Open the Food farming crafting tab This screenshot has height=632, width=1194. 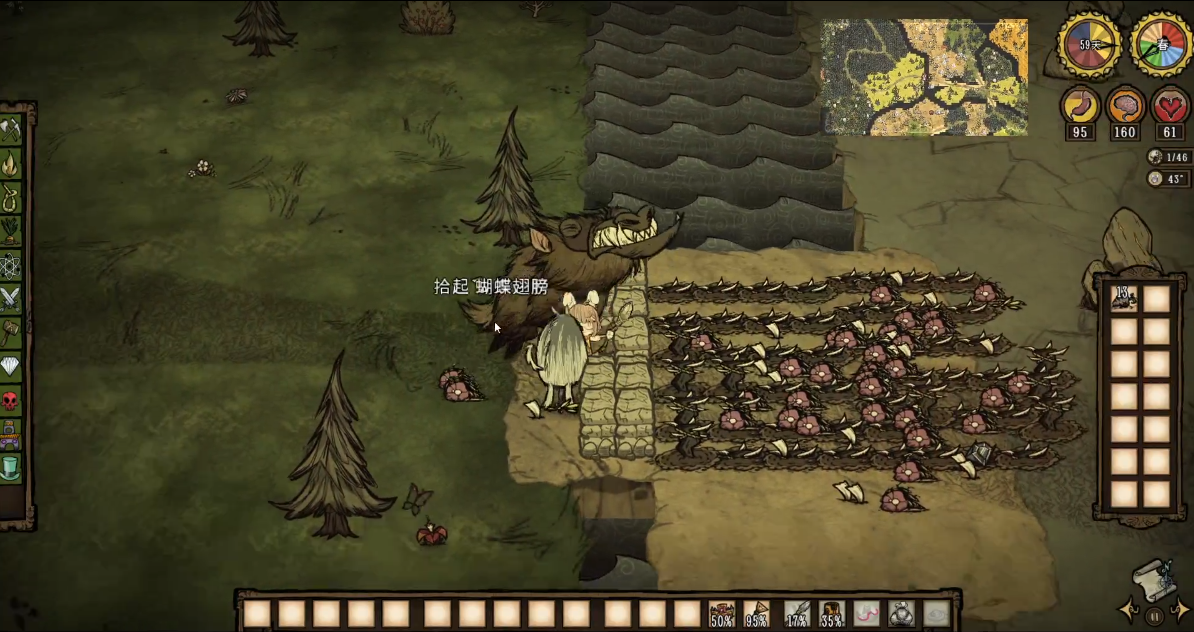point(11,230)
